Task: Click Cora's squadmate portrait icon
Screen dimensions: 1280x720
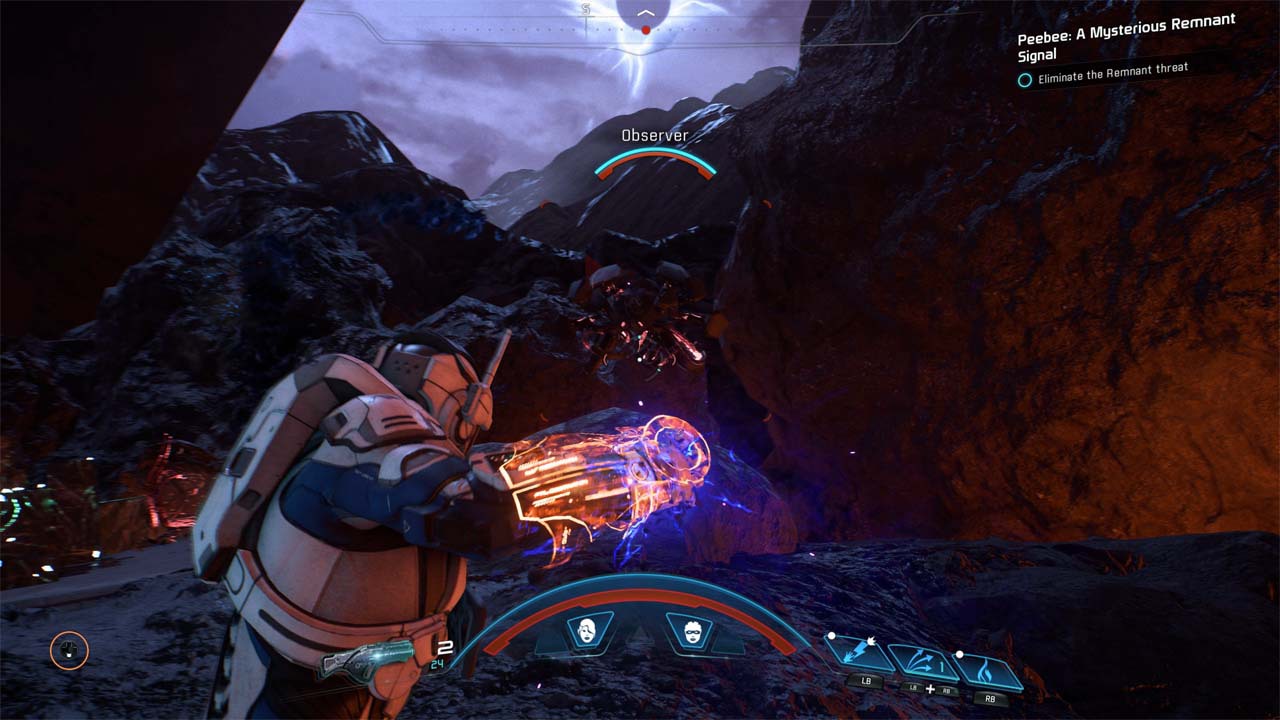Action: [586, 630]
